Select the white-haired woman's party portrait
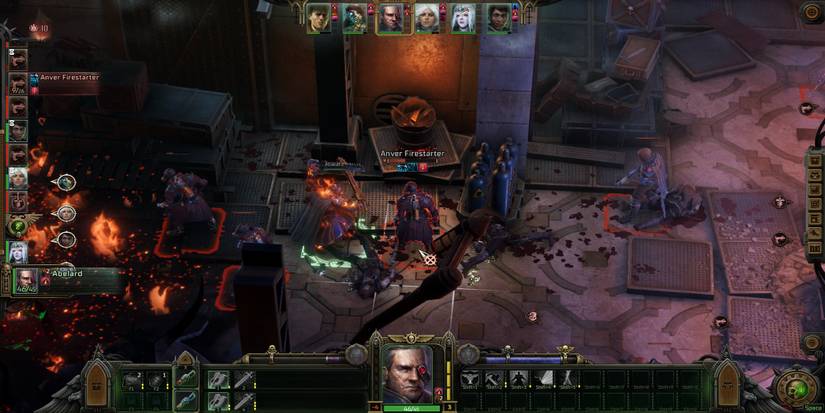This screenshot has height=413, width=825. [426, 18]
